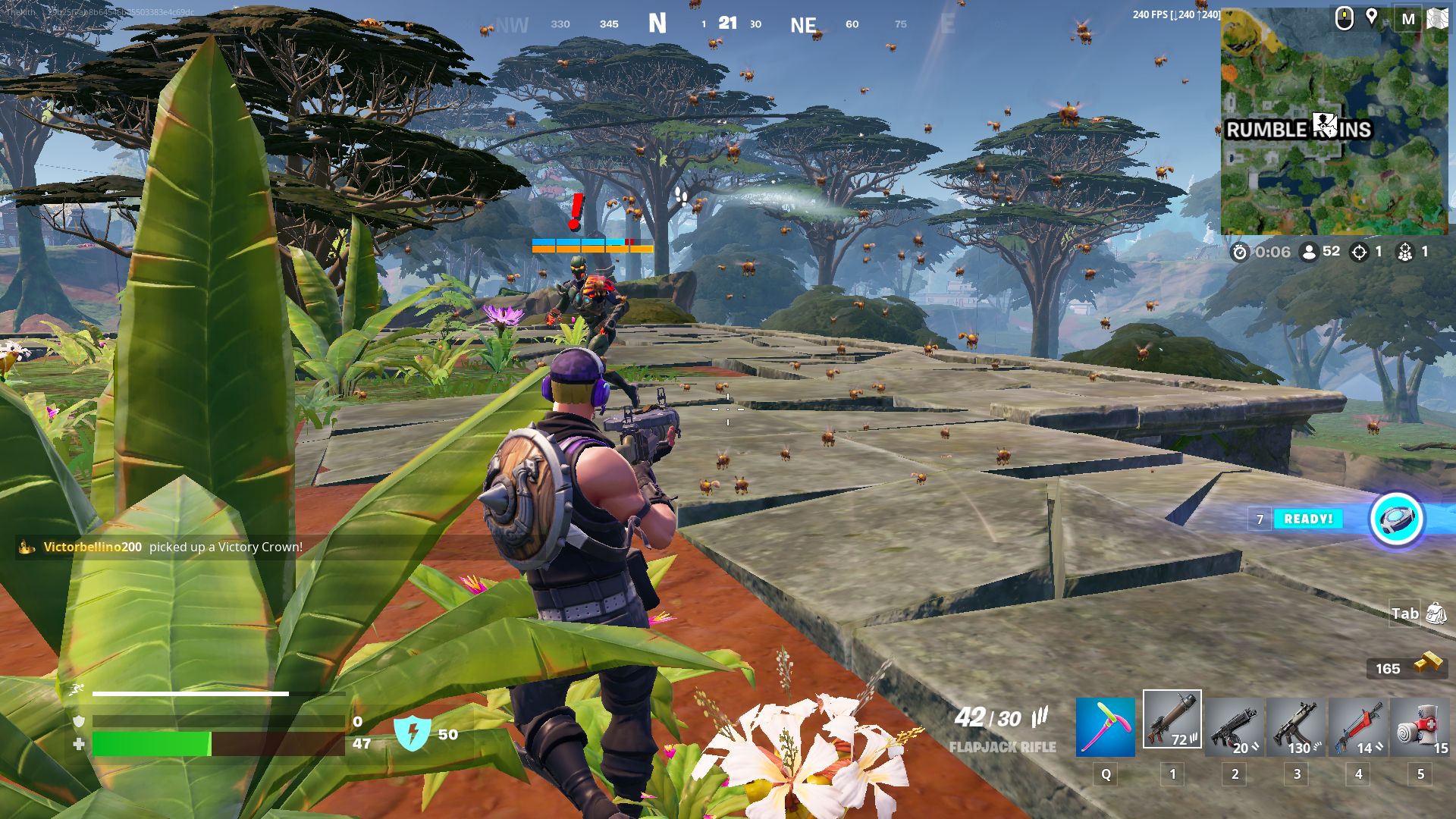The width and height of the screenshot is (1456, 819).
Task: Equip the drum-magazine gun with 20 ammo
Action: click(1235, 728)
